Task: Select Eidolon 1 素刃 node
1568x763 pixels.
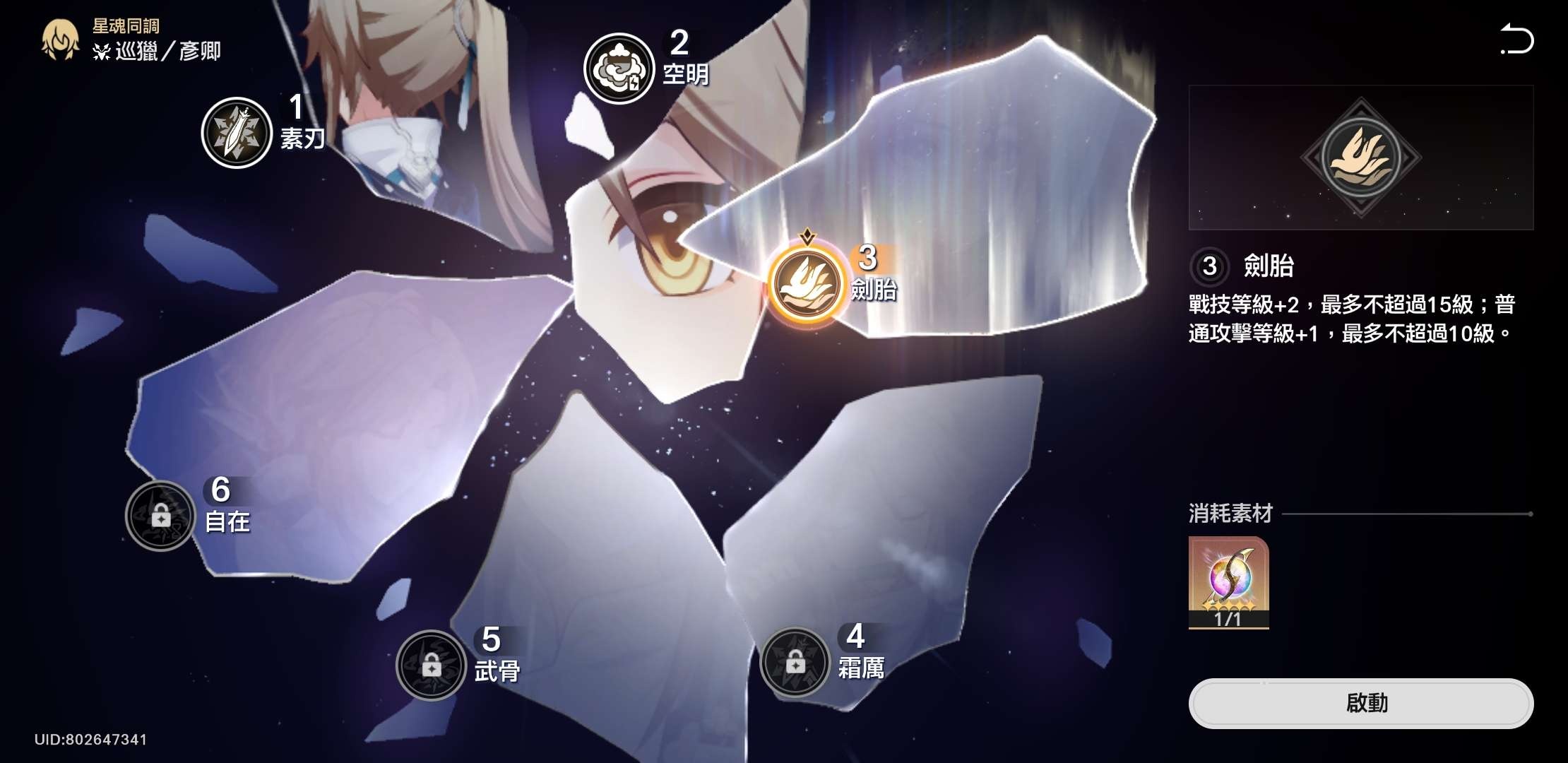Action: tap(237, 133)
